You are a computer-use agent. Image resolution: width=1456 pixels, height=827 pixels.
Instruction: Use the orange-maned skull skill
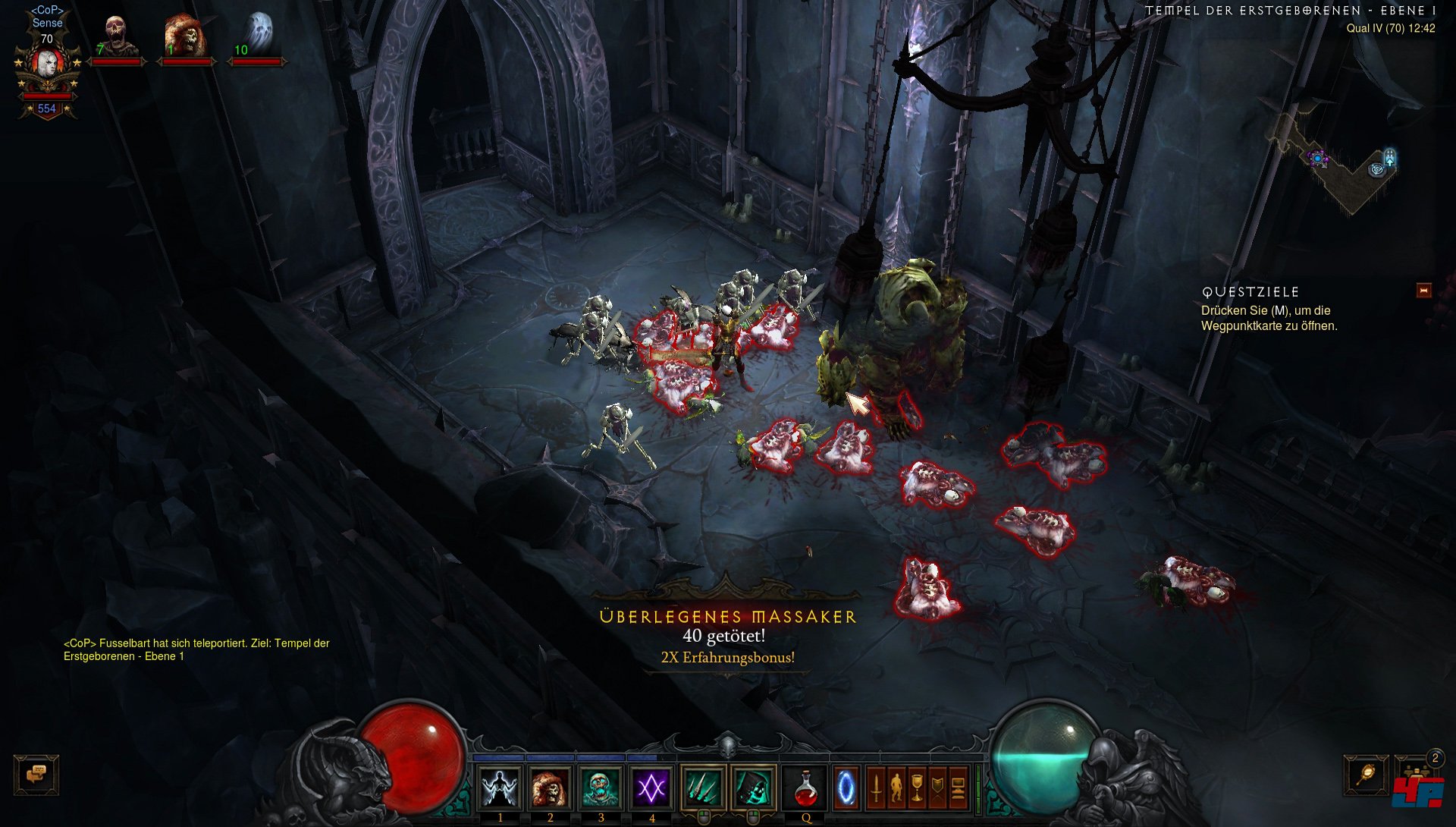[550, 788]
